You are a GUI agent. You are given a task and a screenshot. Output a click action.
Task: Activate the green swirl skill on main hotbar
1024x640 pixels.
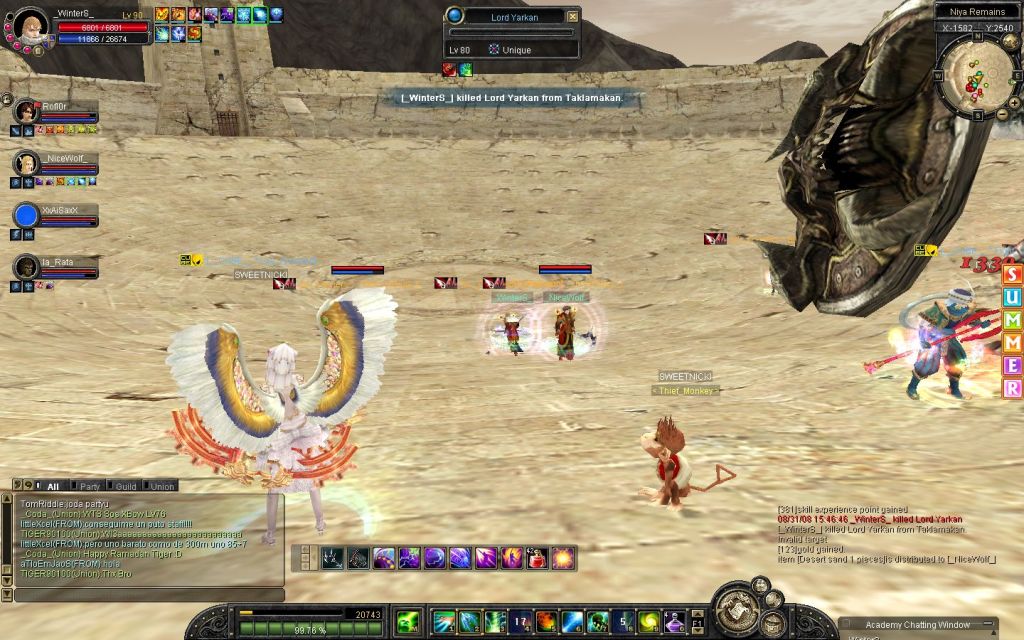coord(649,622)
